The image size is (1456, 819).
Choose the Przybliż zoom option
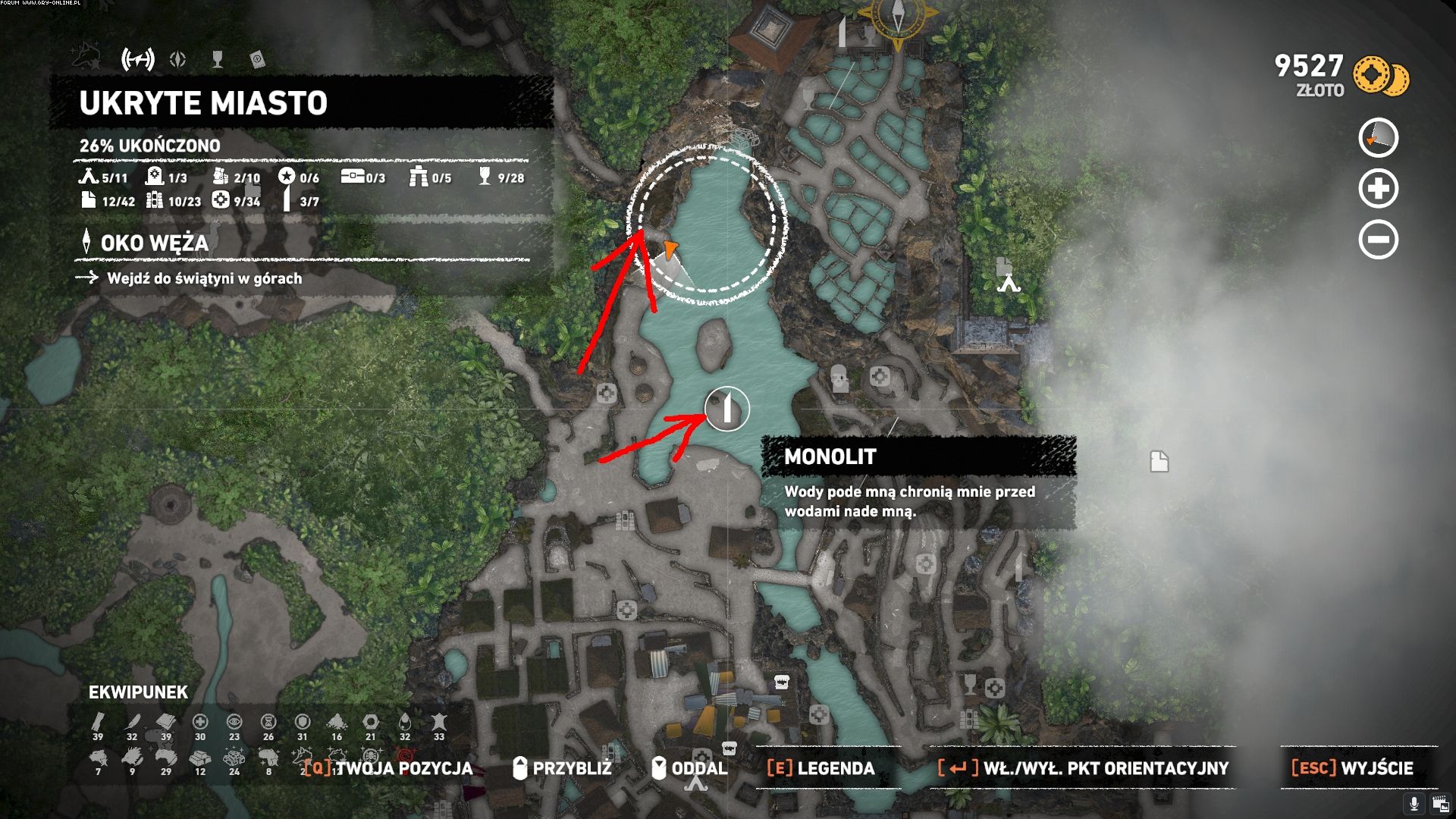pos(562,768)
